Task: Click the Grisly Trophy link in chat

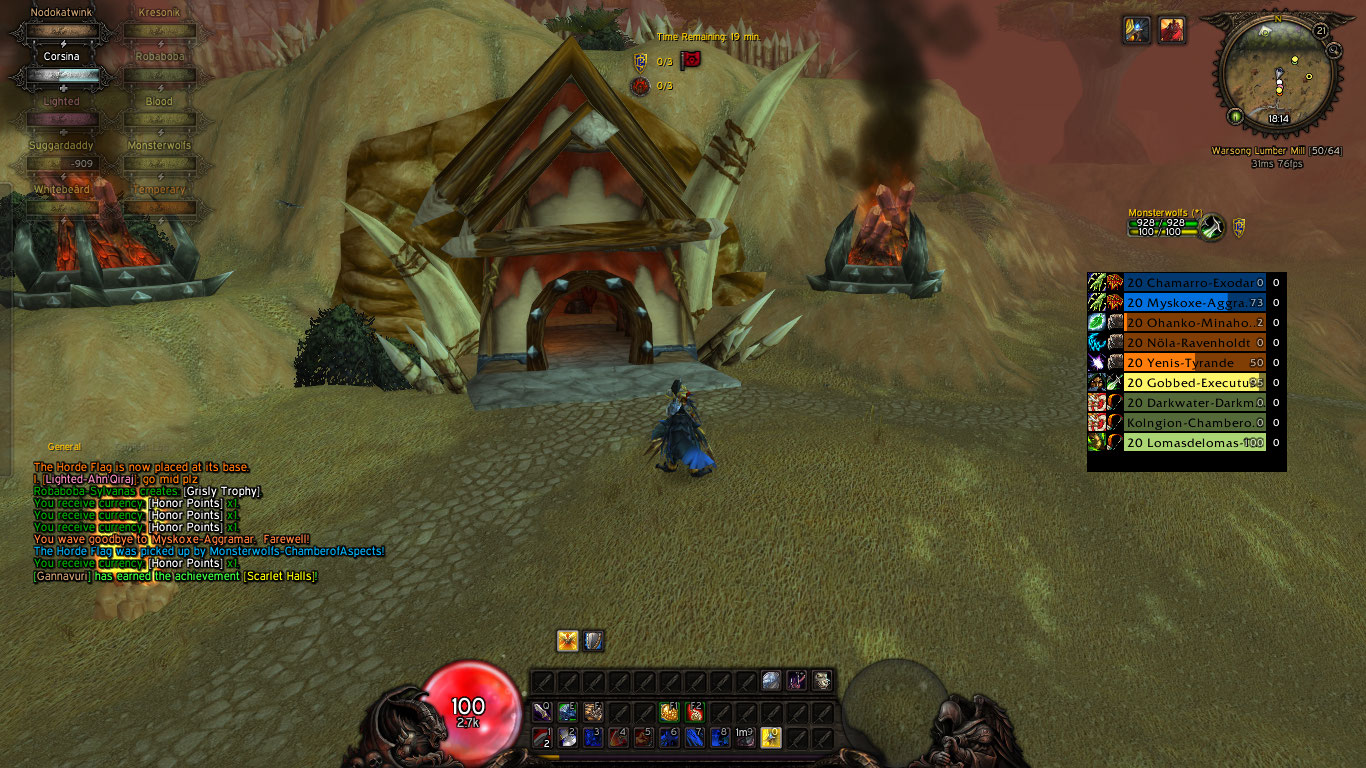Action: (x=222, y=491)
